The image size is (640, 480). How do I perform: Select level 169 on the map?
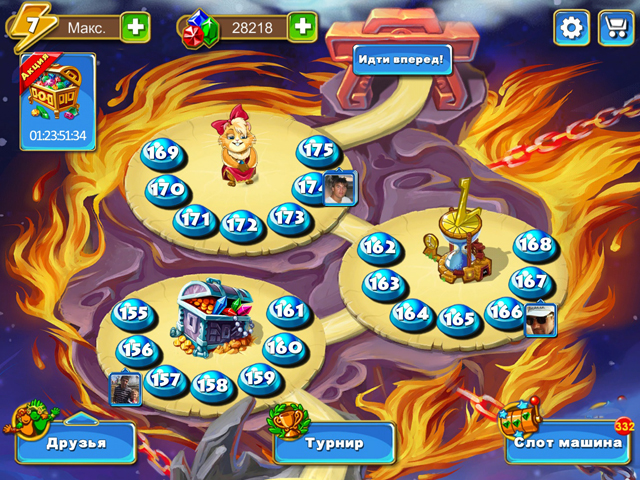pyautogui.click(x=161, y=153)
